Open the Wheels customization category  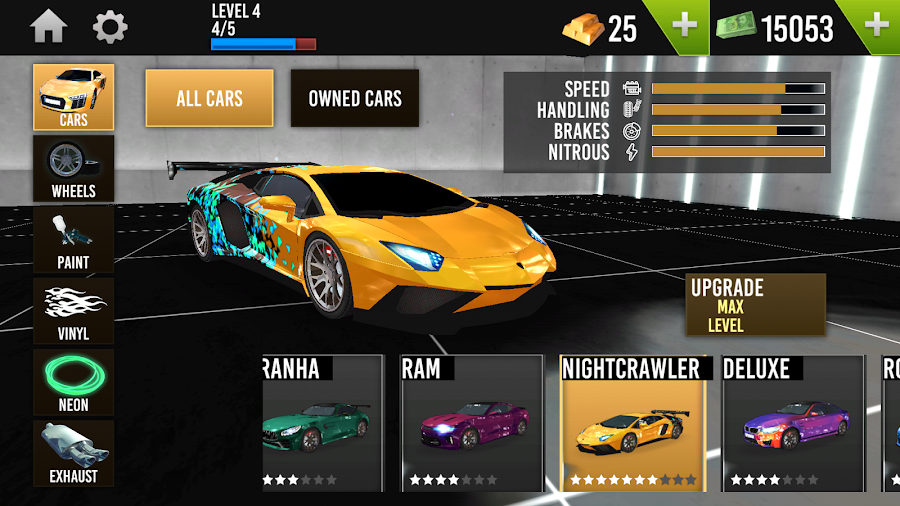point(74,168)
